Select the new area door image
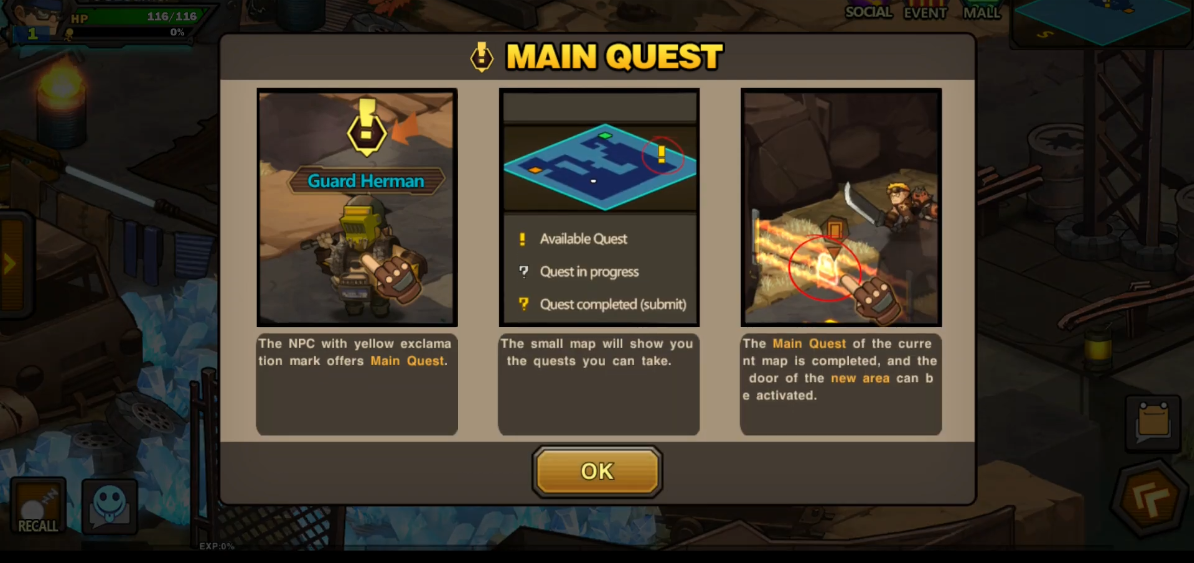 (841, 207)
